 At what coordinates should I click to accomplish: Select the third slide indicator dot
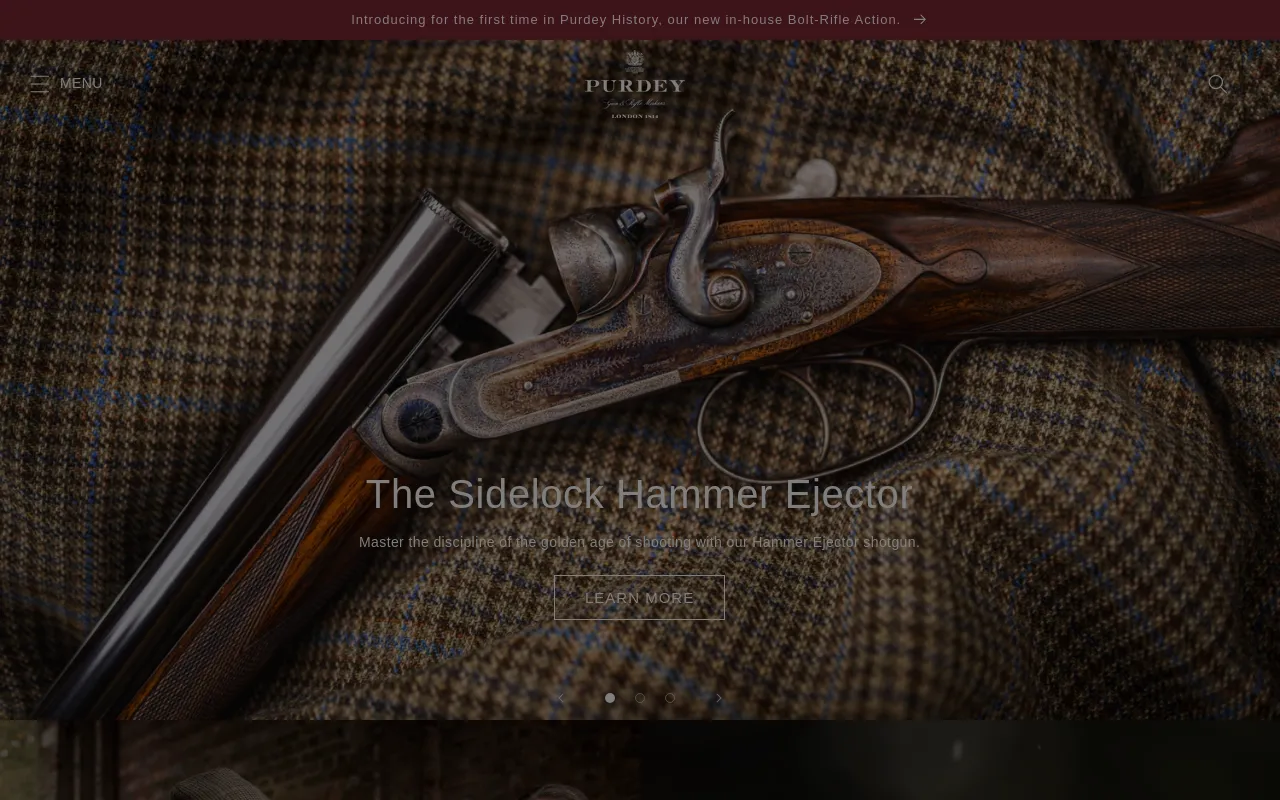point(670,698)
